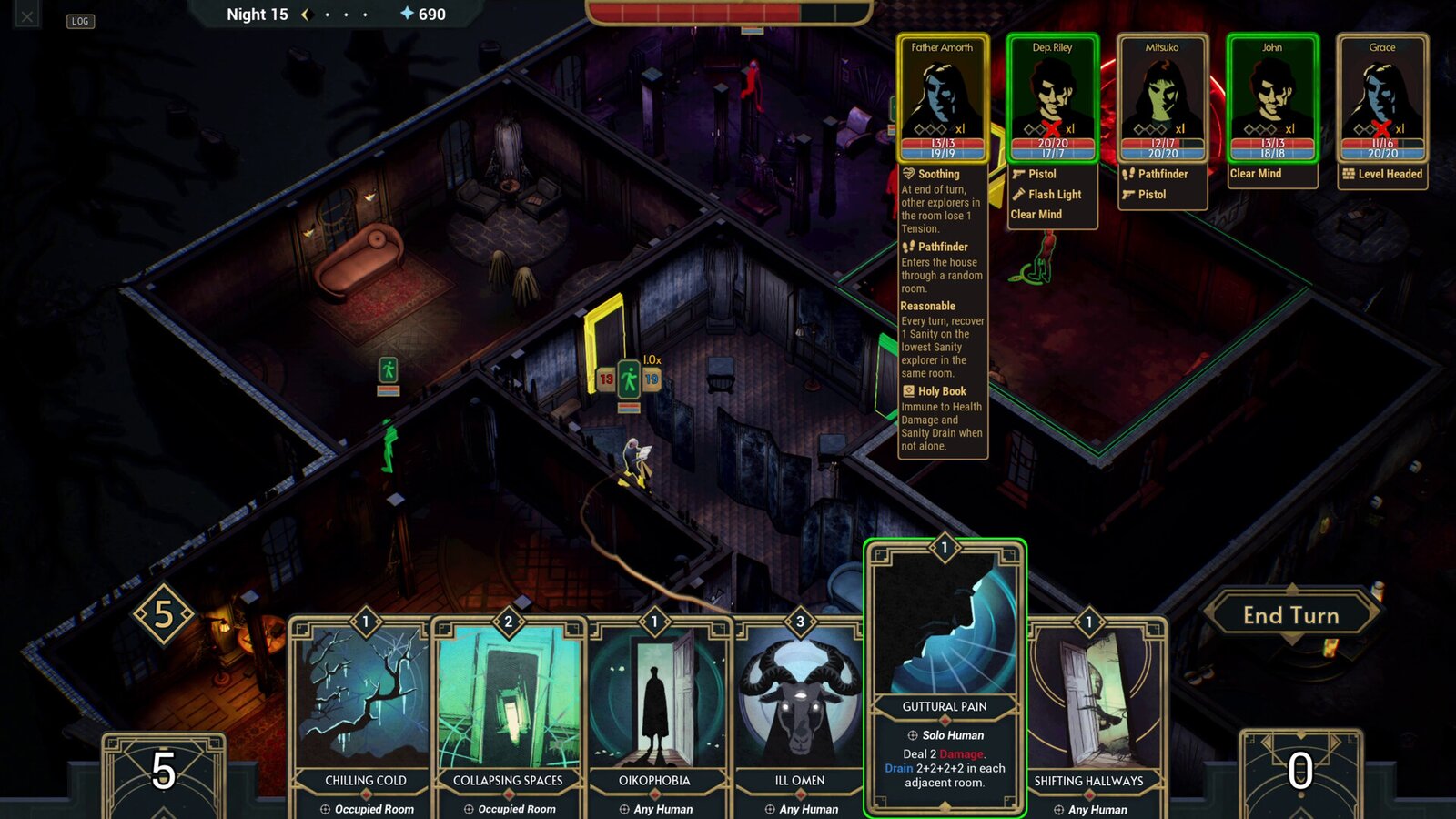This screenshot has height=819, width=1456.
Task: Click Grace's Level Headed trait icon
Action: click(x=1351, y=174)
